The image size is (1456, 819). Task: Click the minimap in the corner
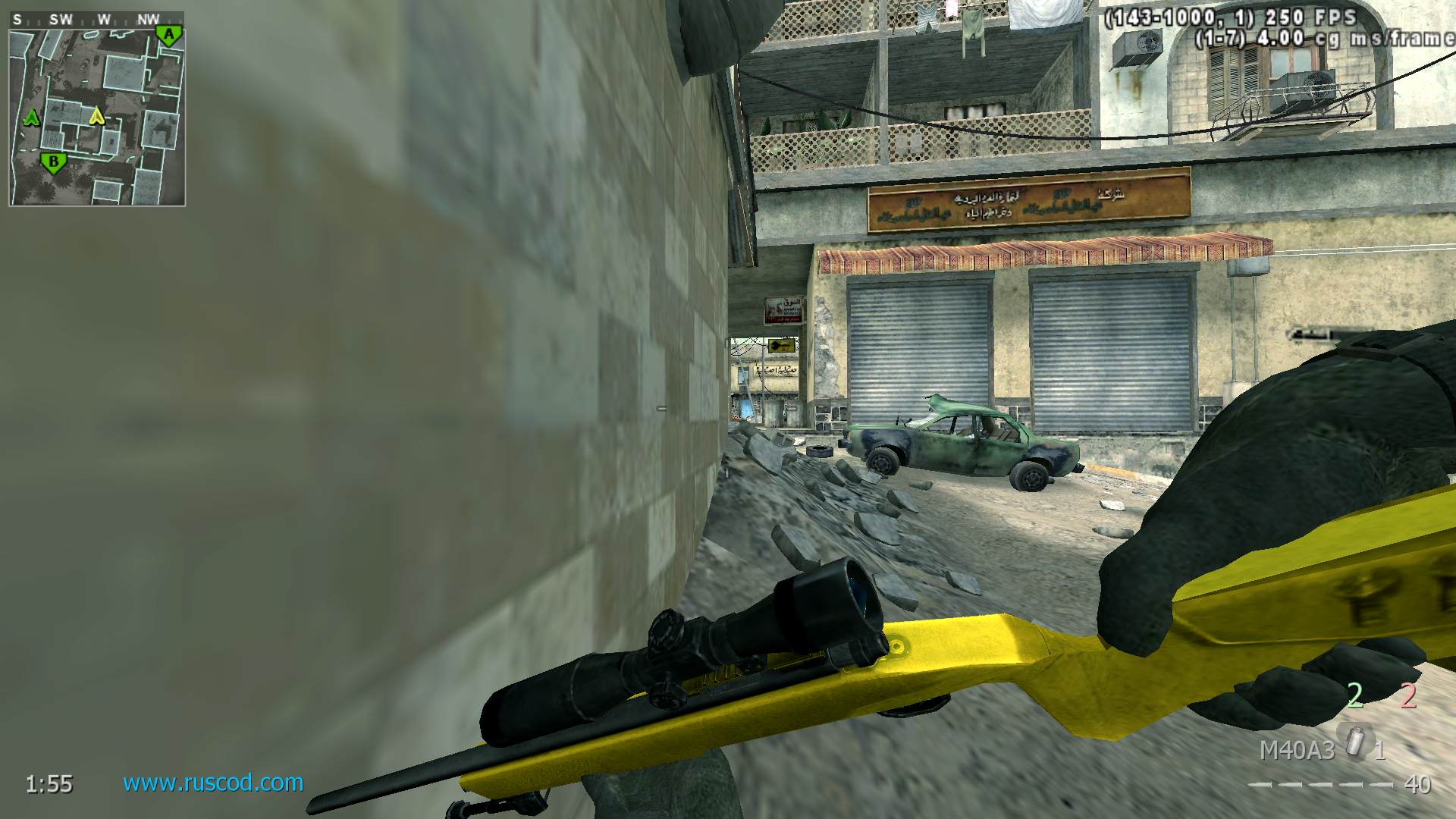pyautogui.click(x=97, y=117)
